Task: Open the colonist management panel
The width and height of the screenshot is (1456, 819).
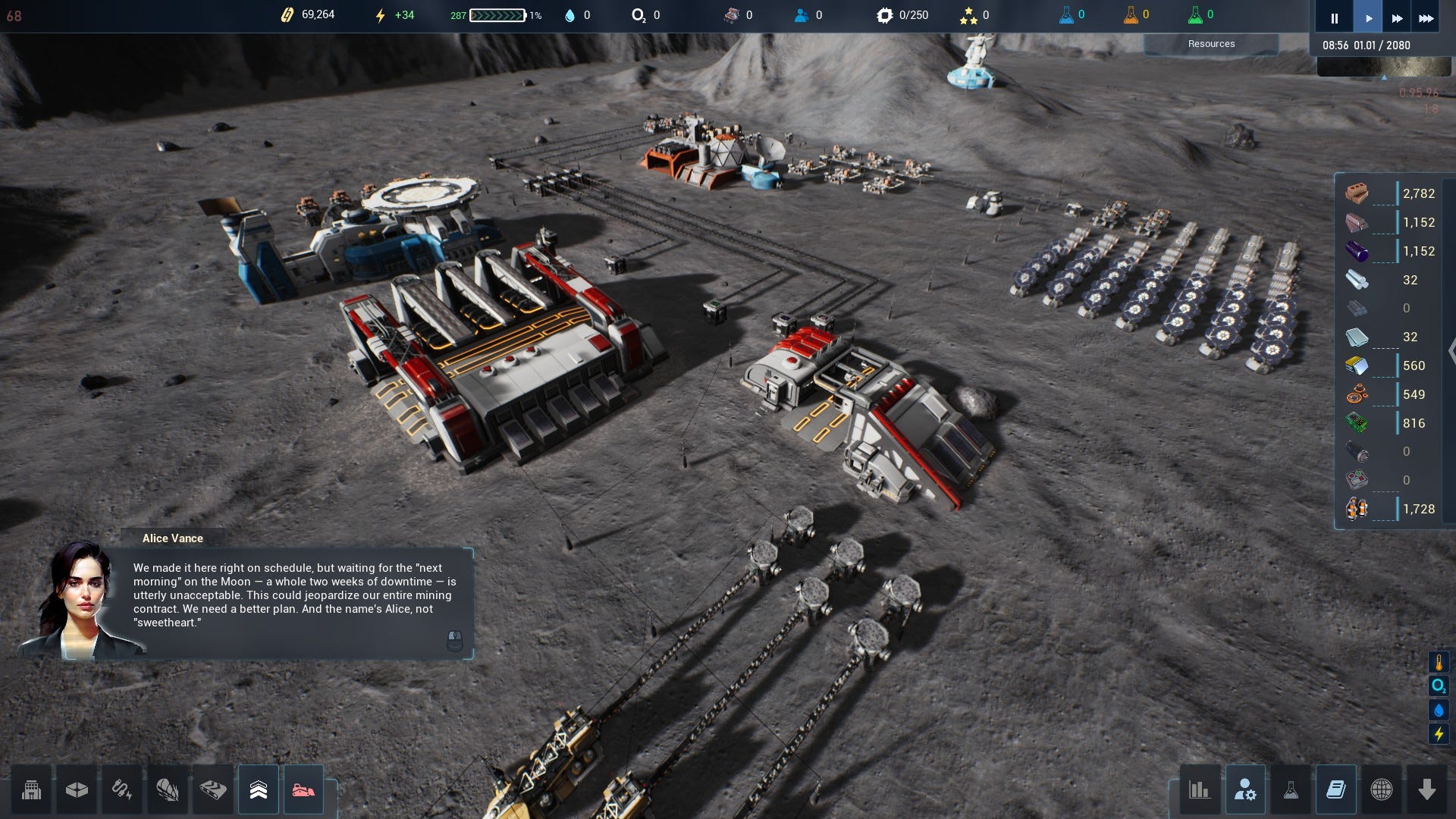Action: [1245, 790]
